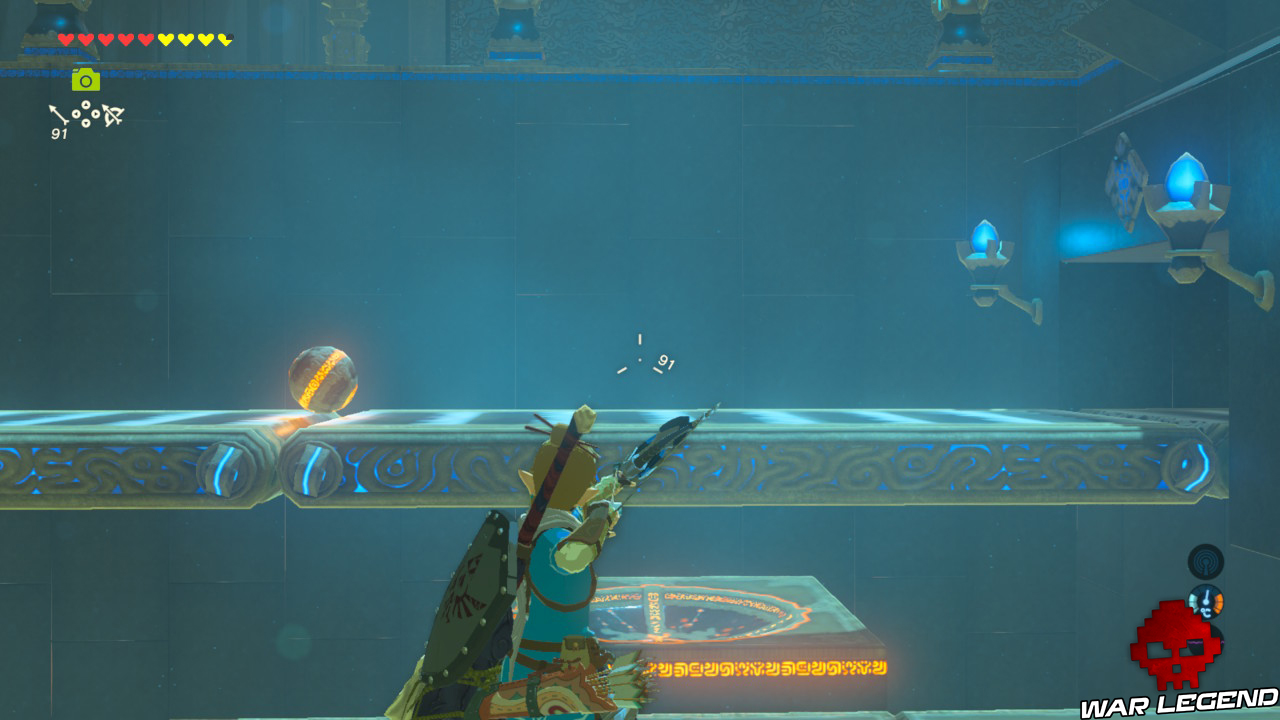Click the Sheikah Sensor signal icon
The image size is (1280, 720).
tap(1207, 562)
